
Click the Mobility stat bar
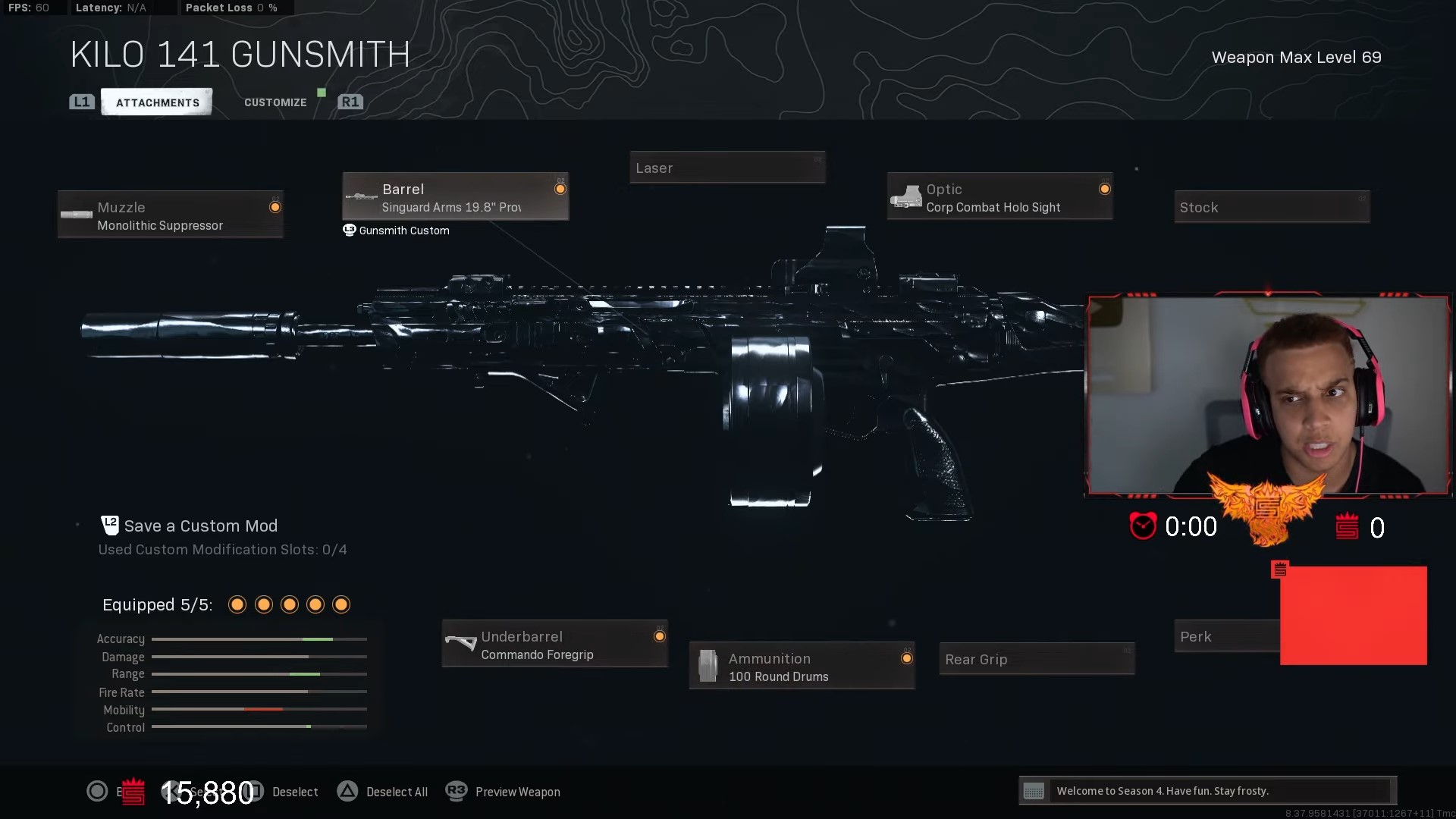tap(258, 709)
